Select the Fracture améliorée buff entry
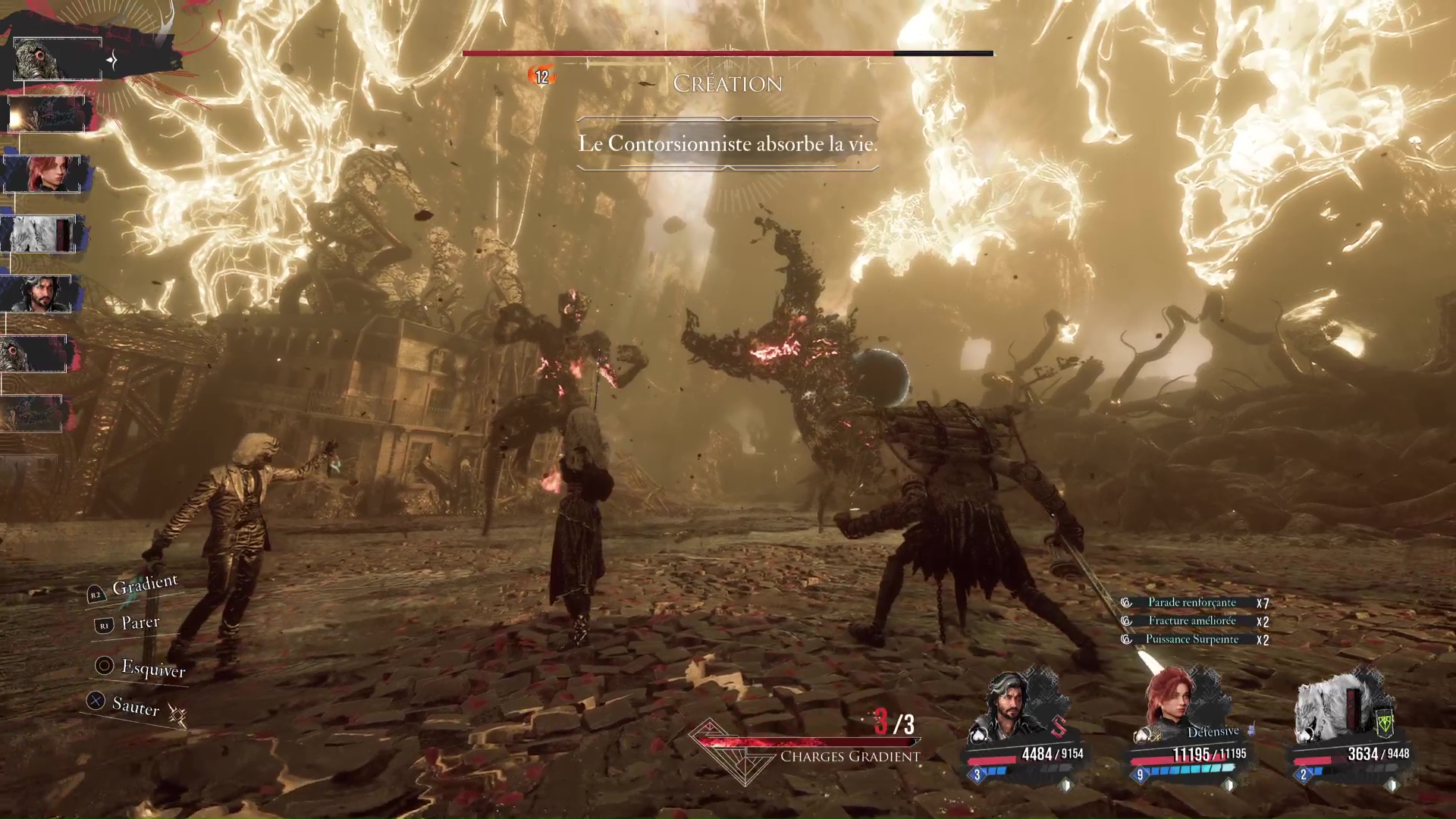 coord(1191,620)
